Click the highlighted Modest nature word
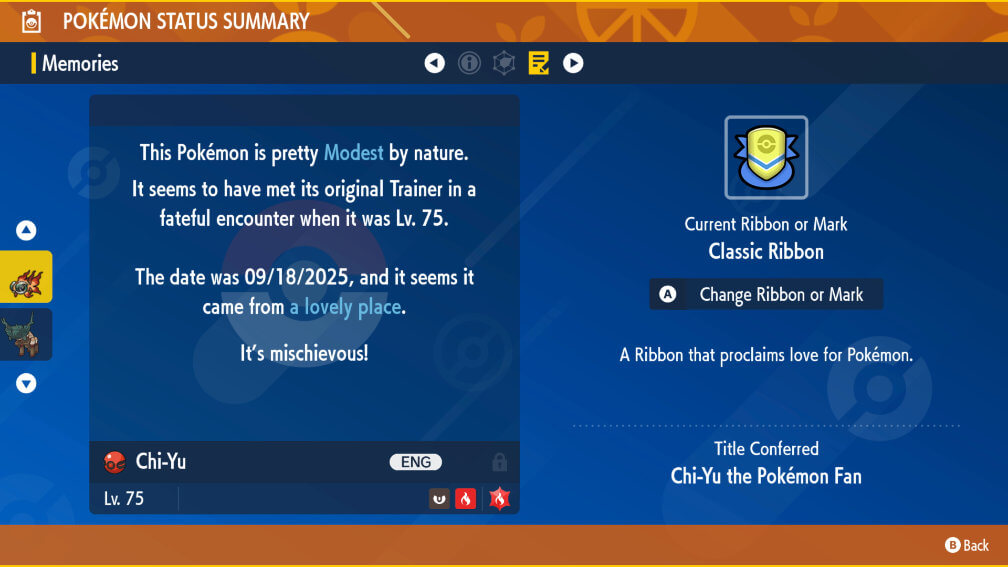The width and height of the screenshot is (1008, 567). click(x=354, y=153)
